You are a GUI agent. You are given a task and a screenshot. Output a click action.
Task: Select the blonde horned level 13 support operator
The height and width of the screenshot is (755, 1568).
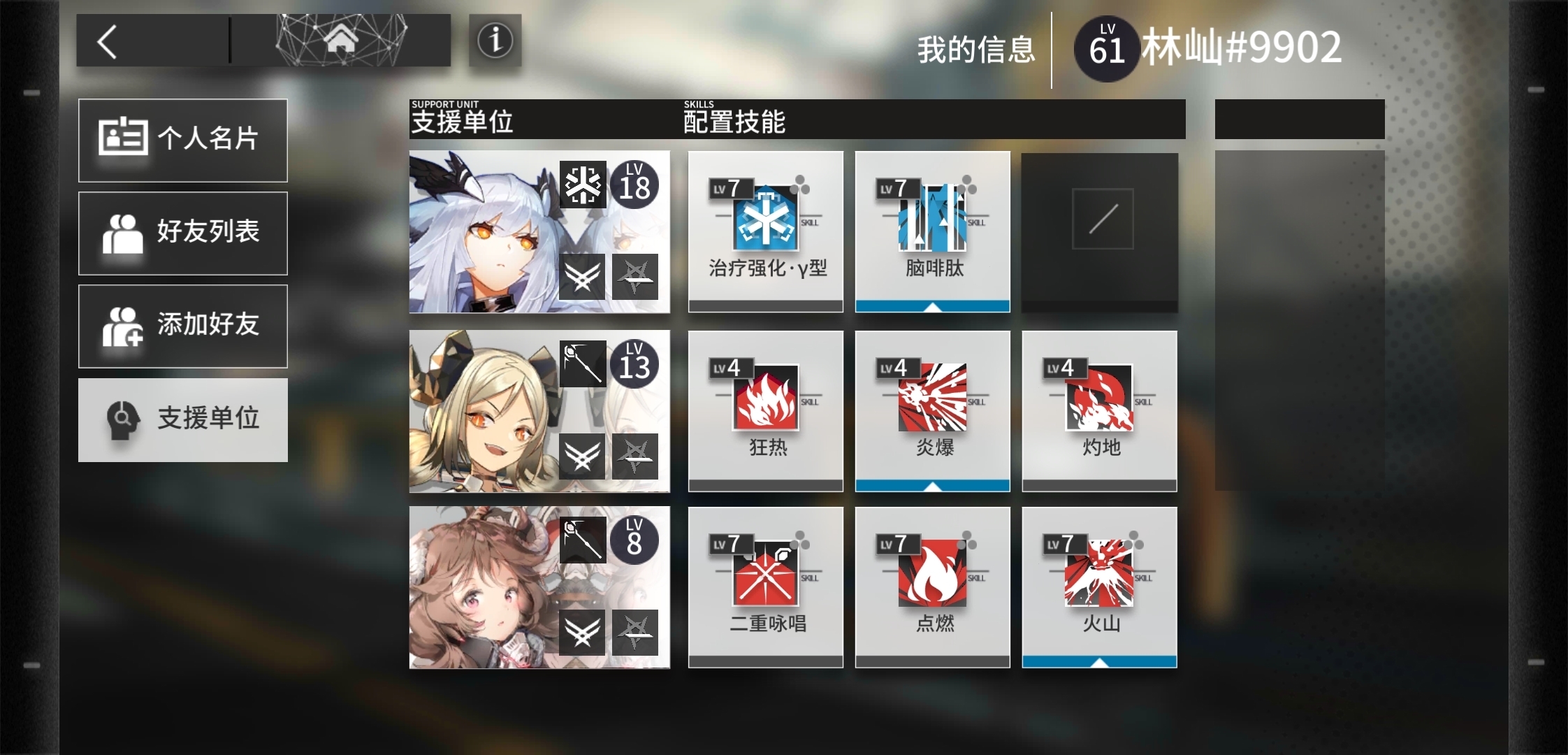539,411
